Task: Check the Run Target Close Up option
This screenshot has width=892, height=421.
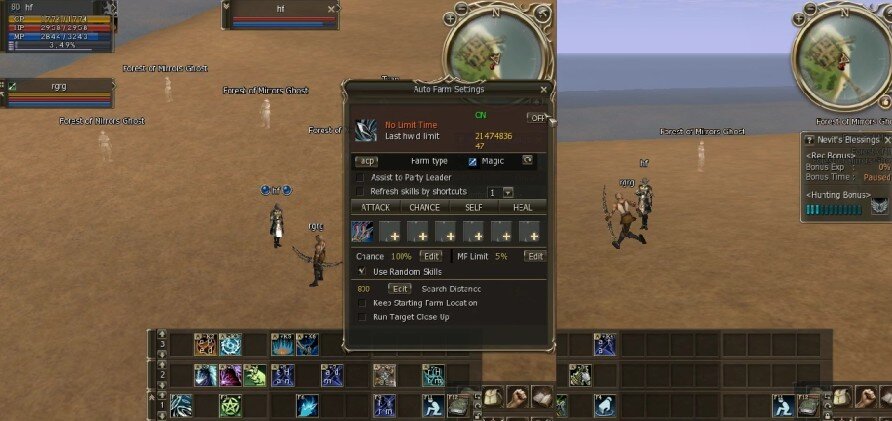Action: pyautogui.click(x=361, y=317)
